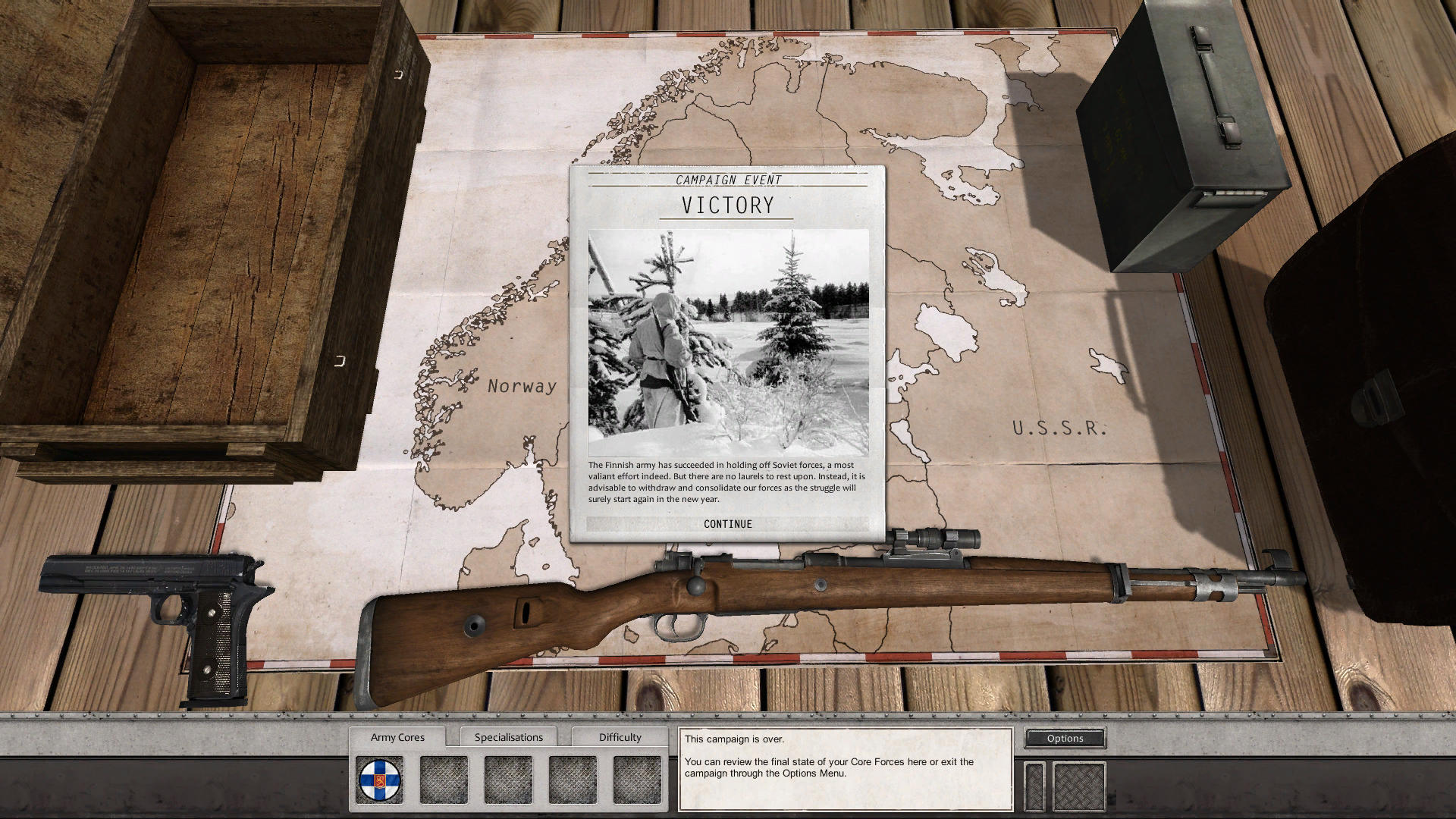This screenshot has height=819, width=1456.
Task: Click the VICTORY headline text
Action: [726, 205]
